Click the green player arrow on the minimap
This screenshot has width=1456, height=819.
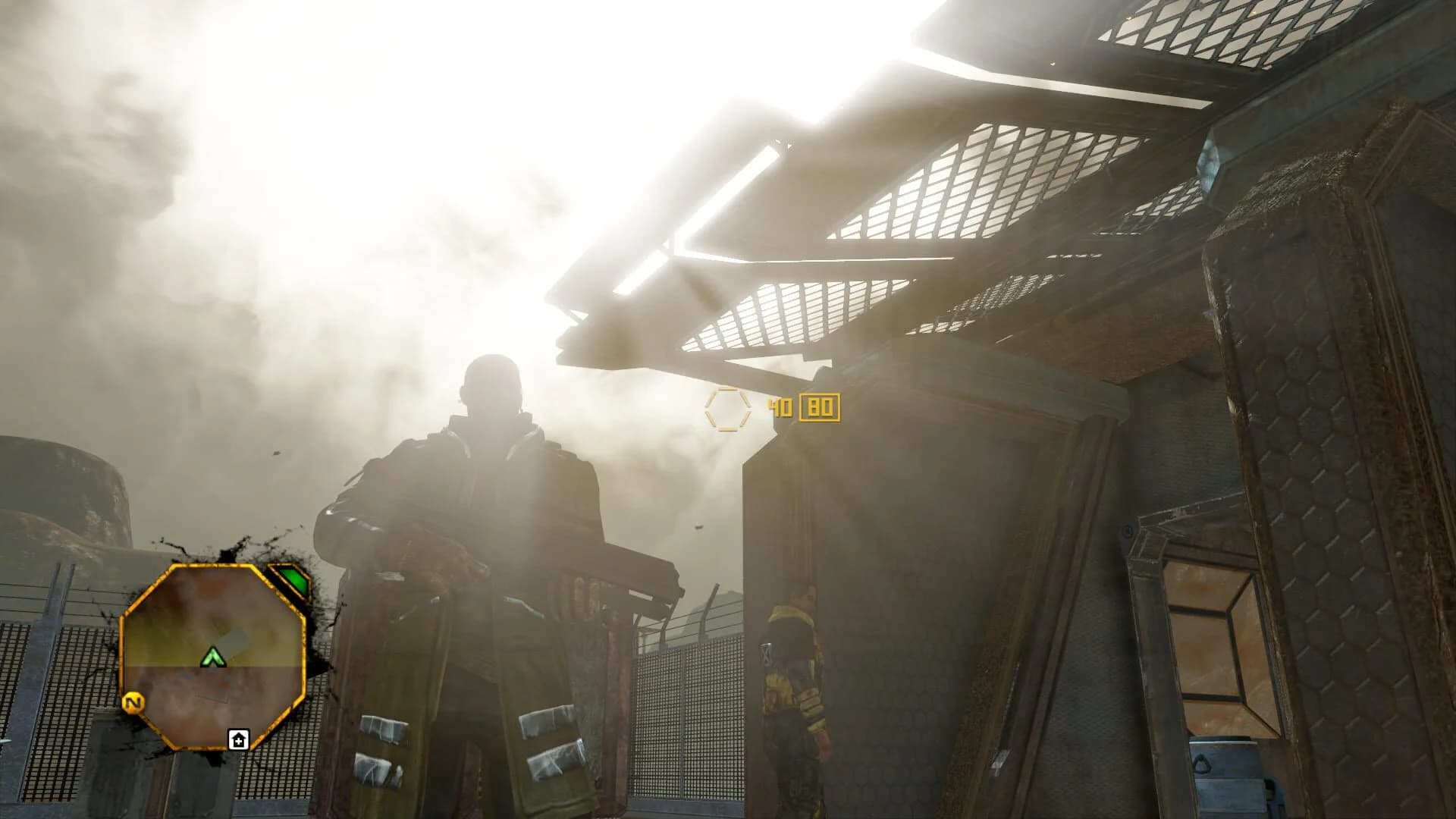(x=213, y=657)
